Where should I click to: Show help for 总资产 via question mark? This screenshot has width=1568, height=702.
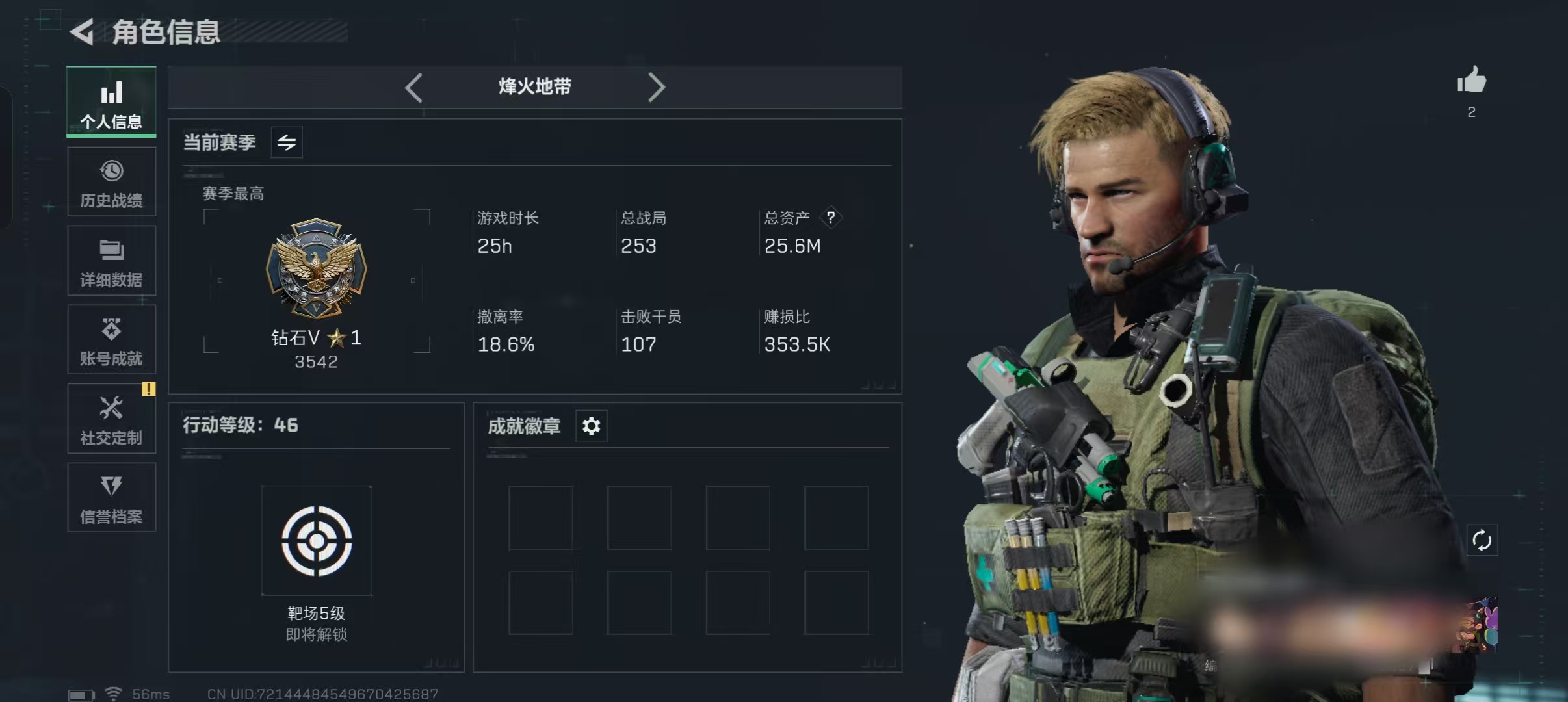pyautogui.click(x=830, y=218)
